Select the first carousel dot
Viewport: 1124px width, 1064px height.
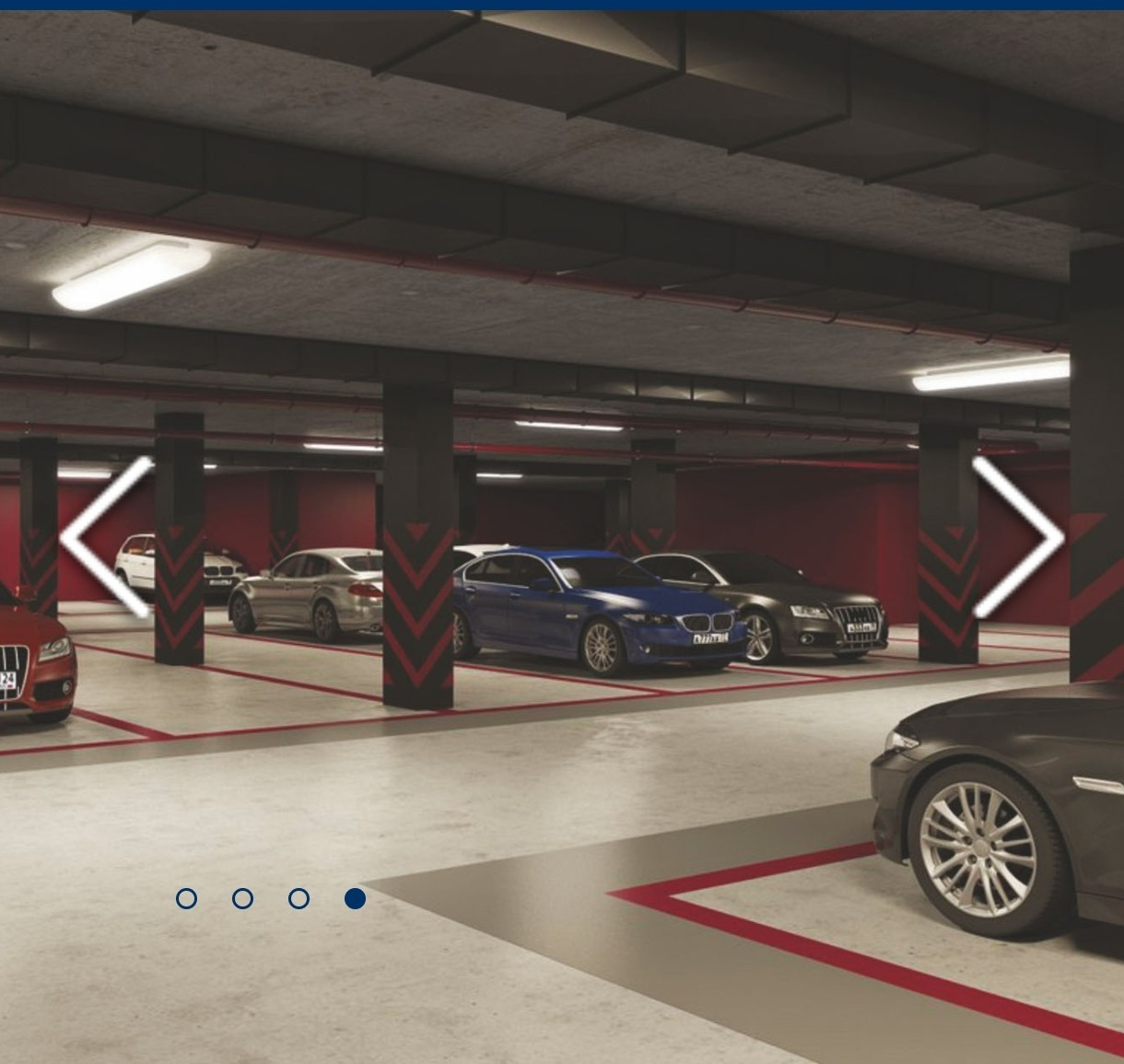186,898
